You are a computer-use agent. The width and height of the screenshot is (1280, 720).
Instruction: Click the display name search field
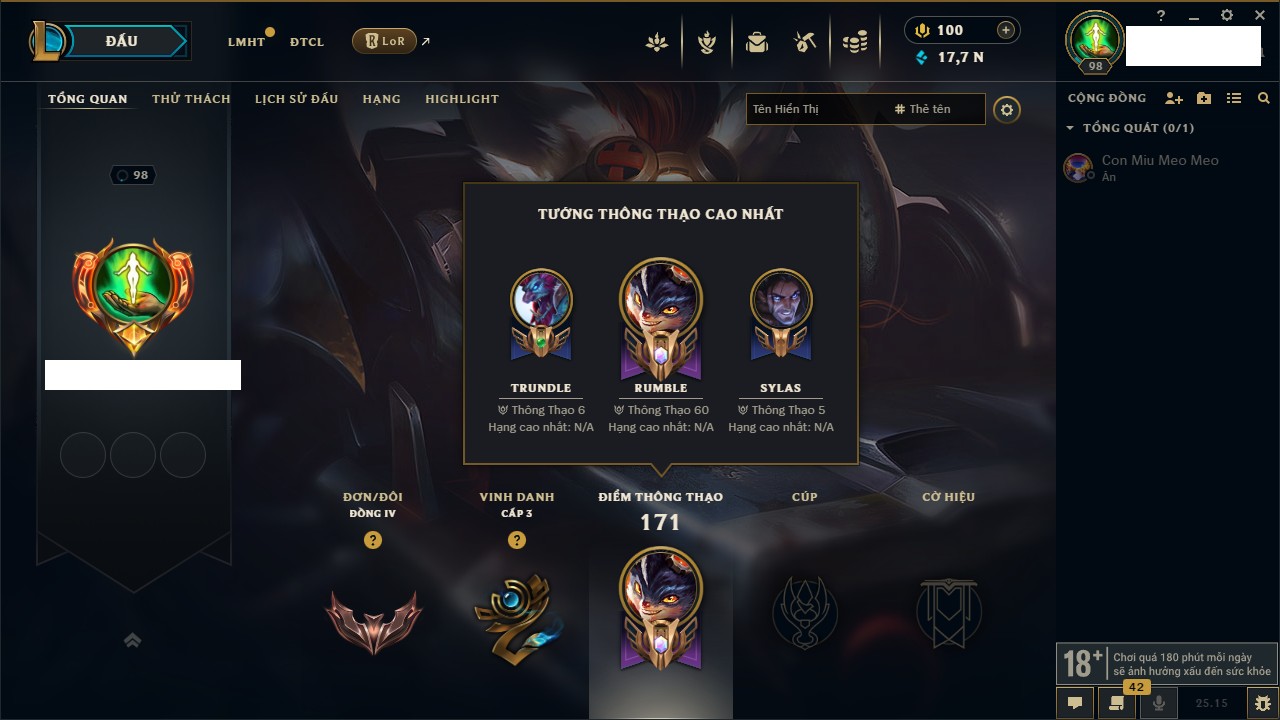point(815,109)
